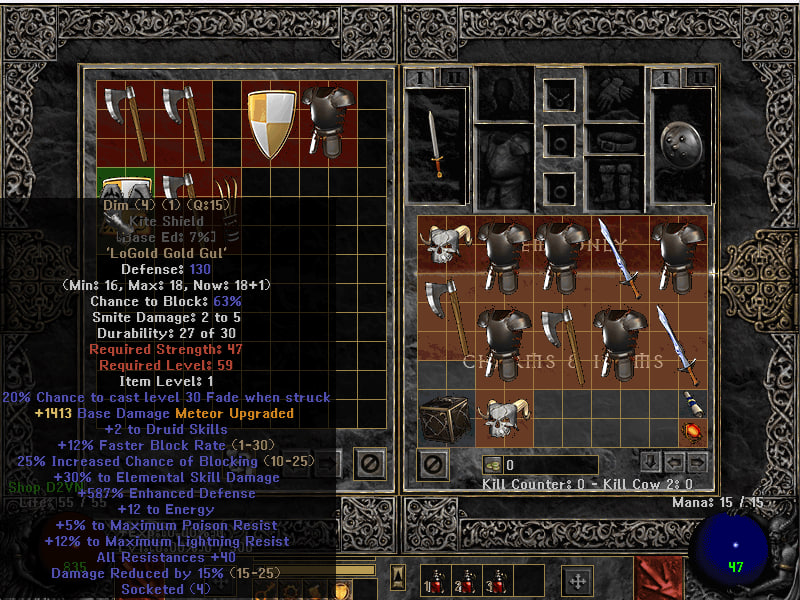Click the inventory left arrow button
Image resolution: width=800 pixels, height=600 pixels.
675,463
